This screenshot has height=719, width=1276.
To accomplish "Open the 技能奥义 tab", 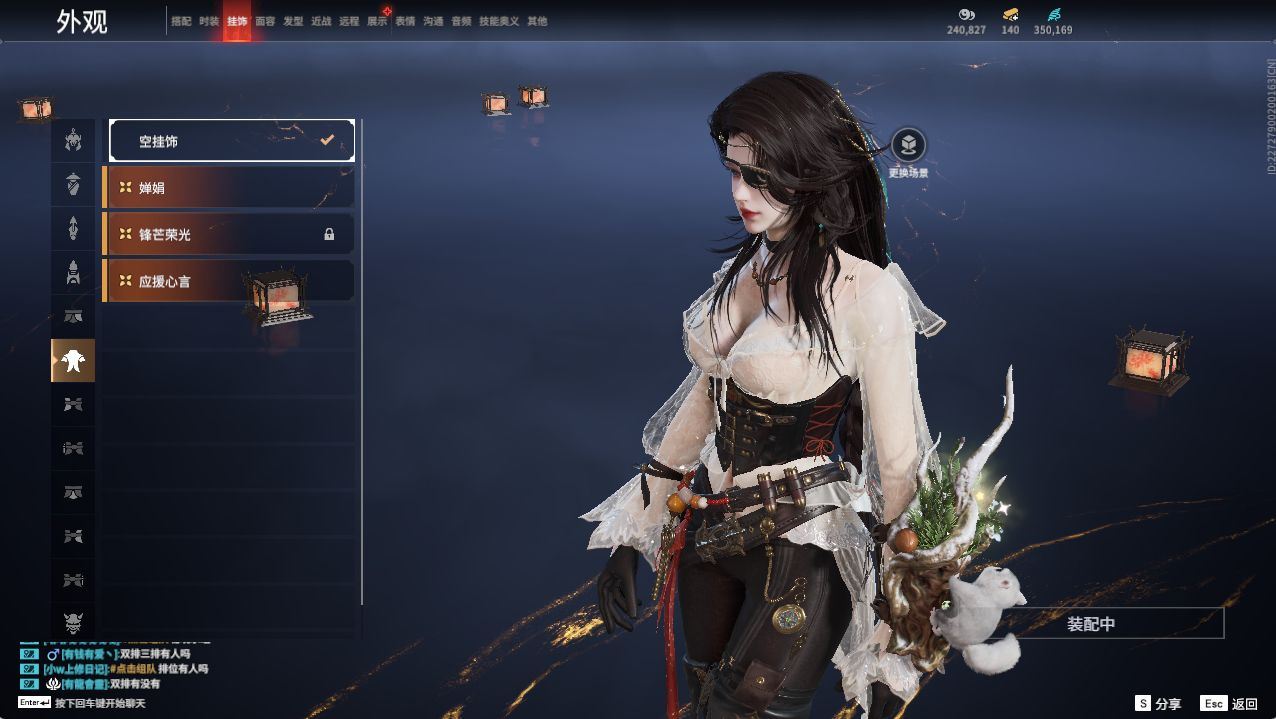I will tap(499, 21).
